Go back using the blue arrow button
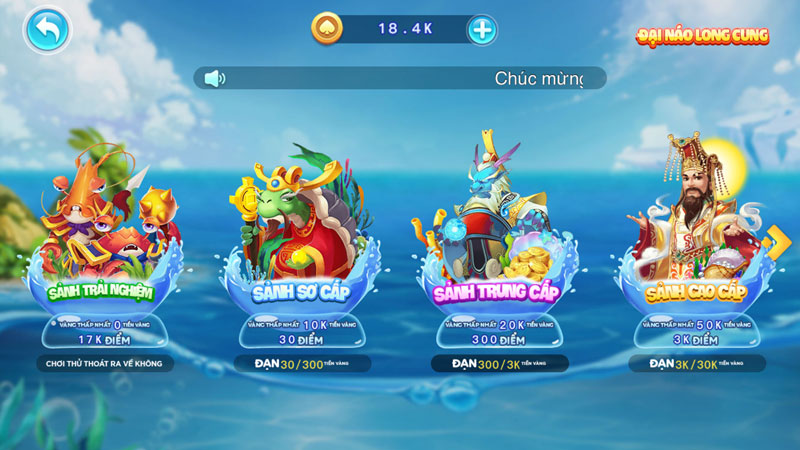 [x=47, y=30]
